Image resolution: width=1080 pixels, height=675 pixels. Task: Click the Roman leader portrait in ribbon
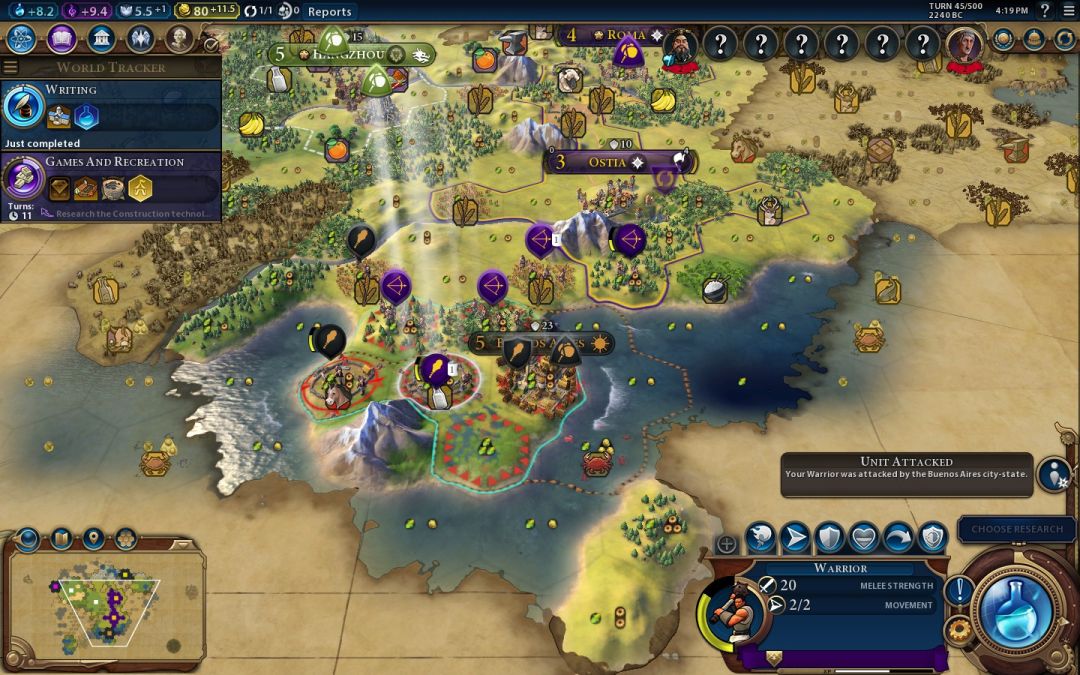tap(681, 45)
